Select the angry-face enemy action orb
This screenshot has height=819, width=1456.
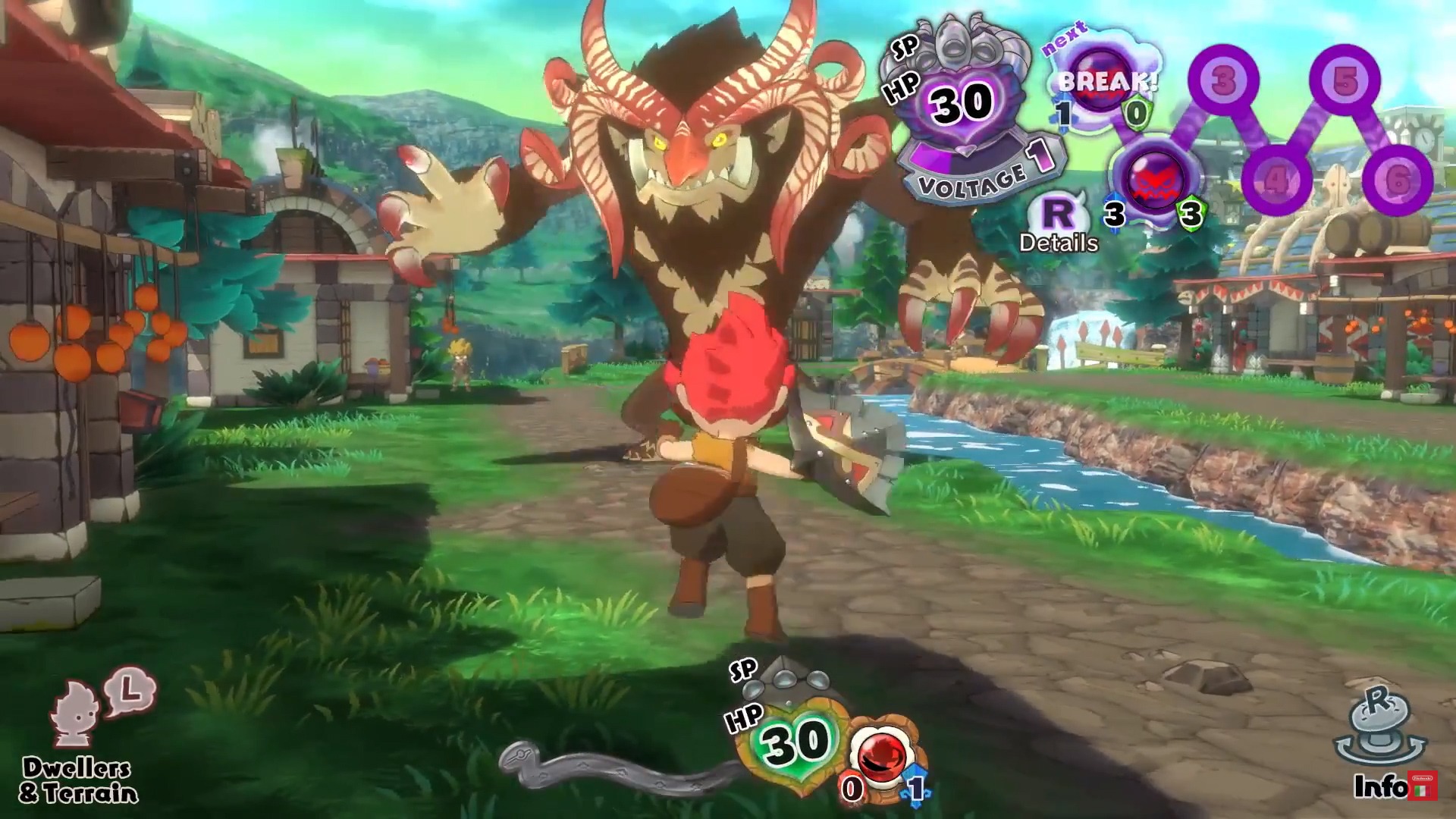click(1153, 179)
